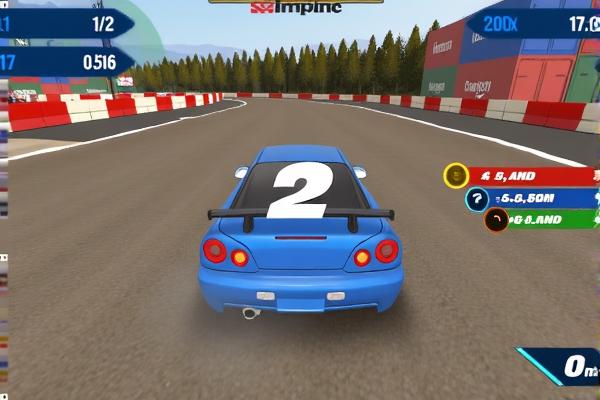Click the blue row's question mark icon
Image resolution: width=600 pixels, height=400 pixels.
(477, 198)
